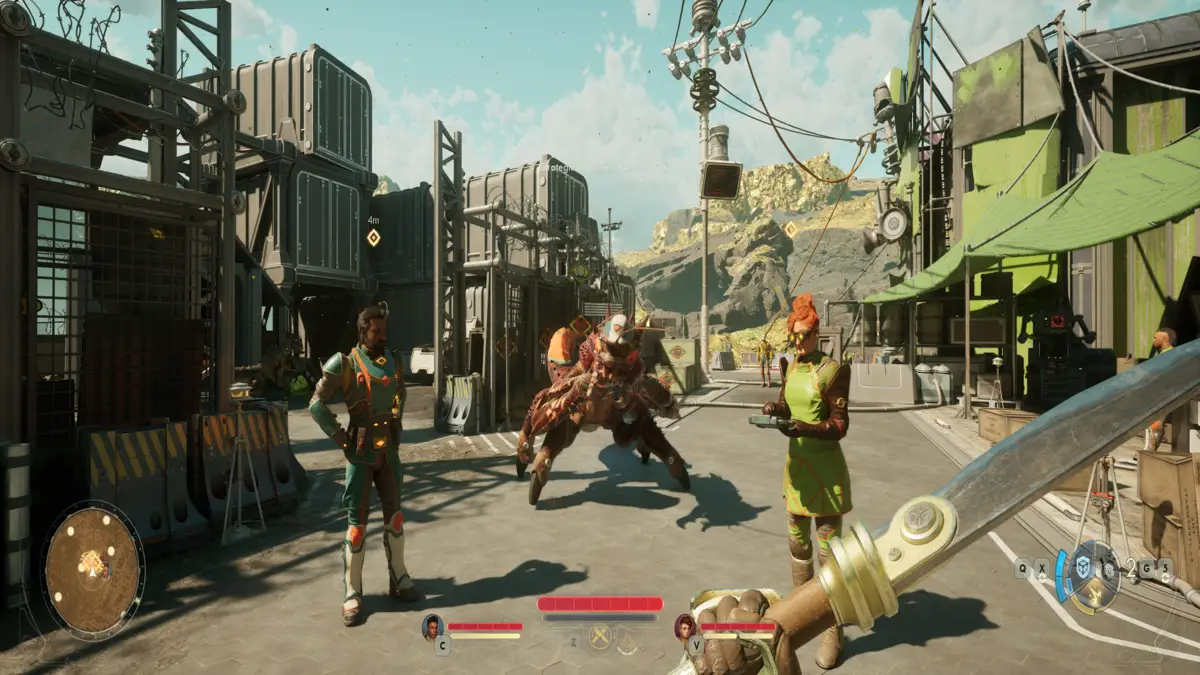Activate the blue shield ability on the wheel
This screenshot has width=1200, height=675.
coord(1083,566)
